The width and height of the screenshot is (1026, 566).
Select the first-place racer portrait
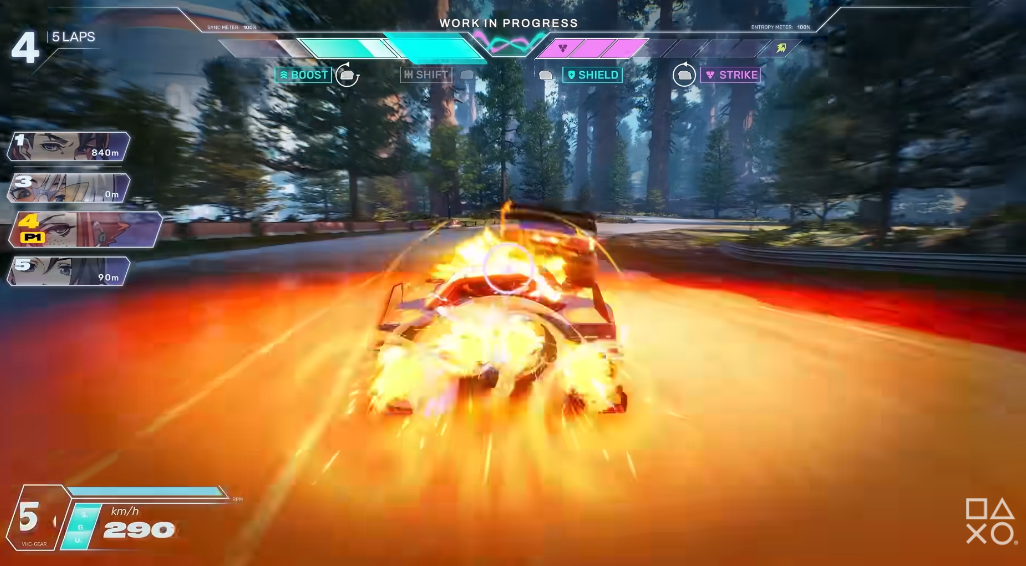[x=68, y=147]
